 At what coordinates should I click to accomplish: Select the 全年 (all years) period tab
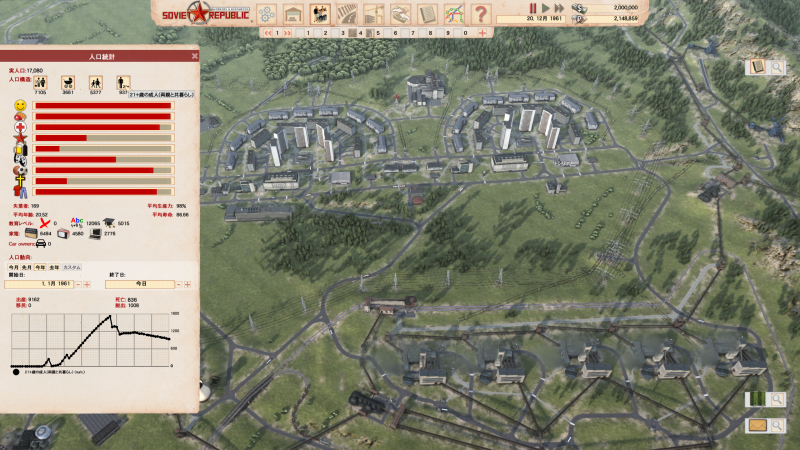54,267
